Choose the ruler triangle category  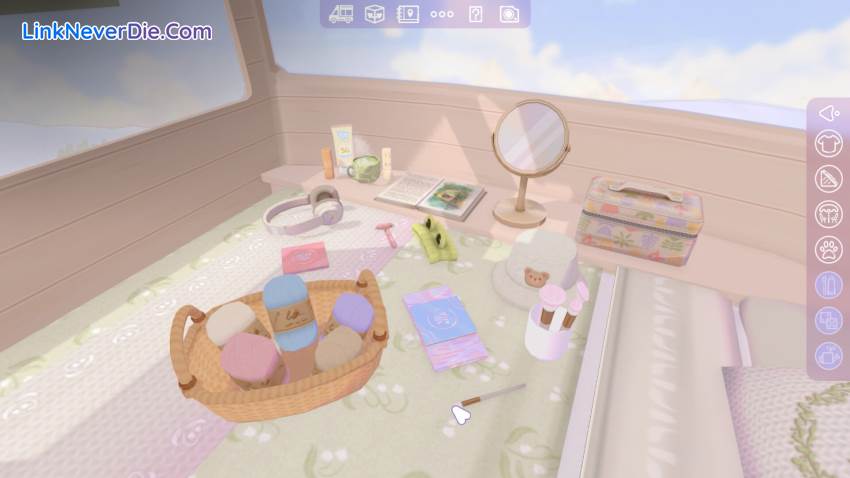[828, 180]
